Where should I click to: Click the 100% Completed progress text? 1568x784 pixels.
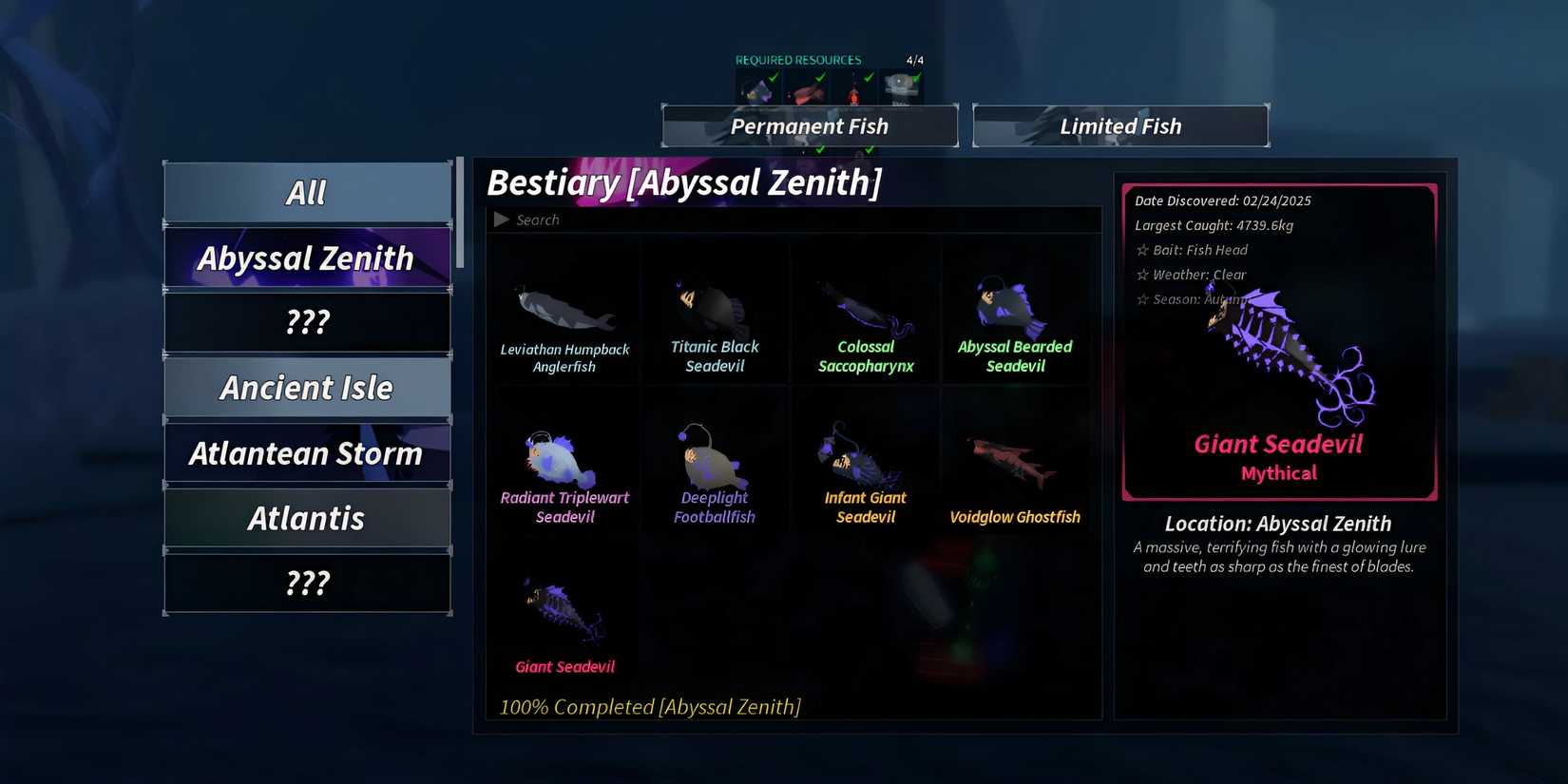(x=650, y=707)
